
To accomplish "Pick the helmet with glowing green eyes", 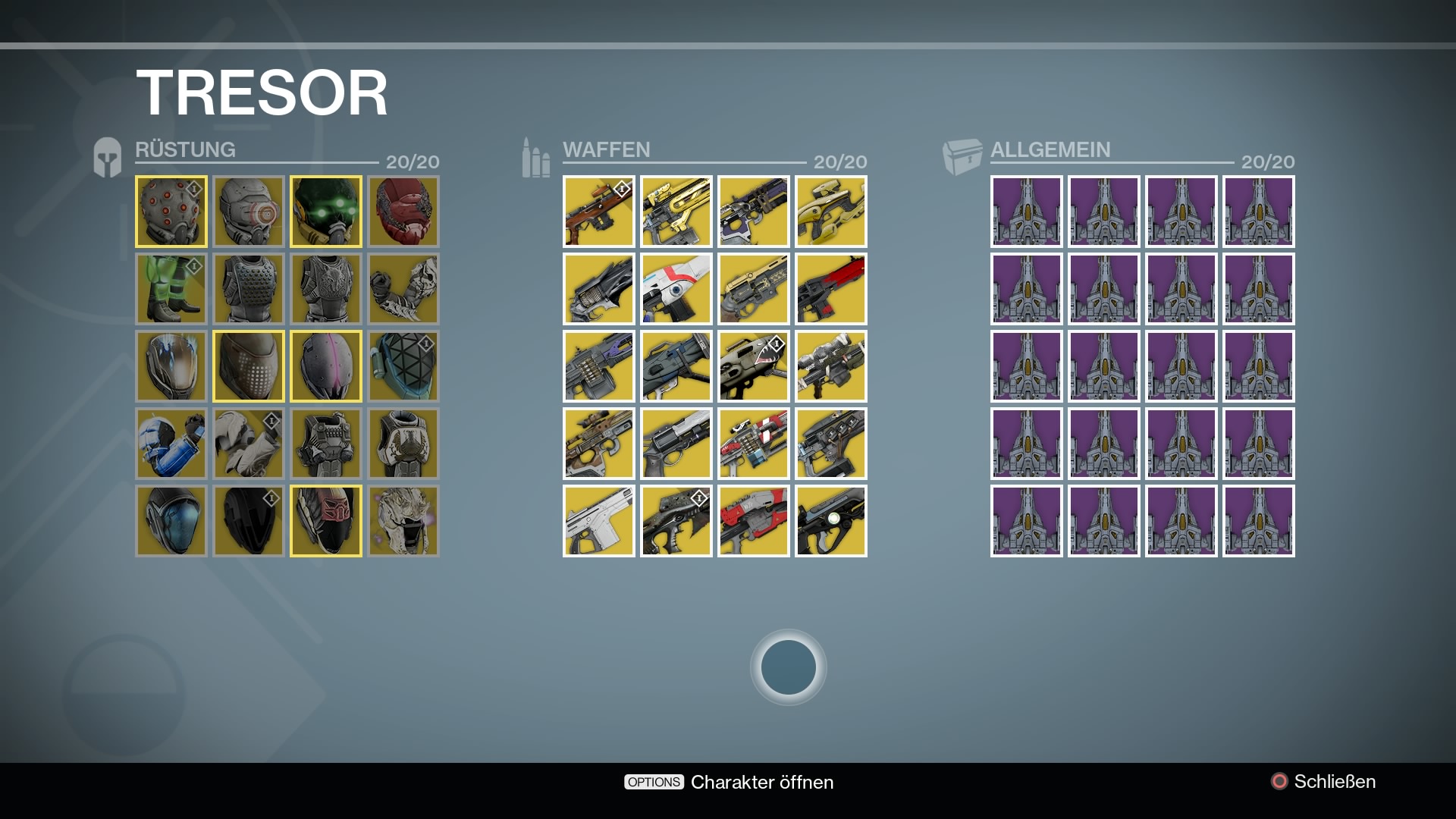I will pos(326,212).
